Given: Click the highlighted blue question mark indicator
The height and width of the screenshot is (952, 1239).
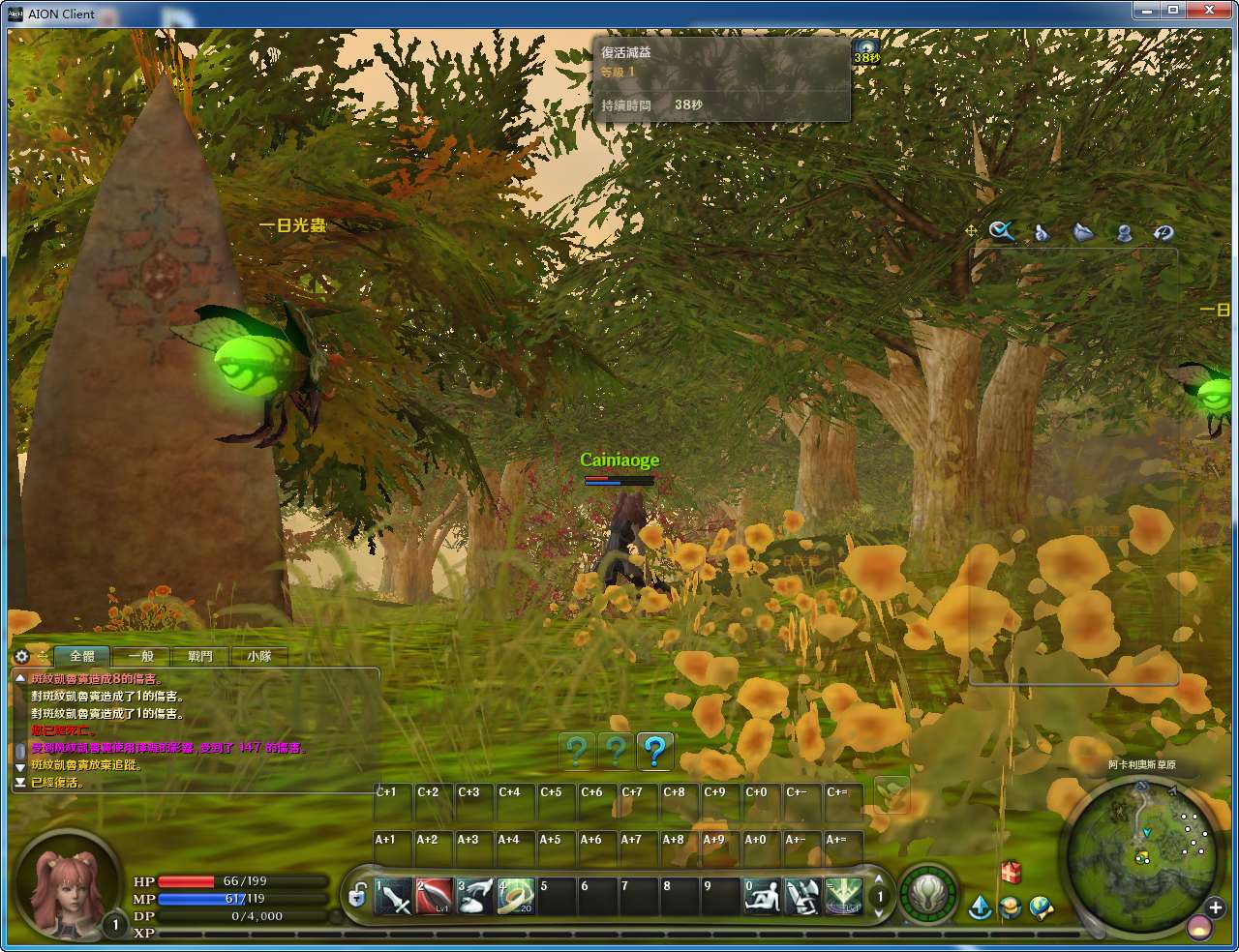Looking at the screenshot, I should point(654,752).
